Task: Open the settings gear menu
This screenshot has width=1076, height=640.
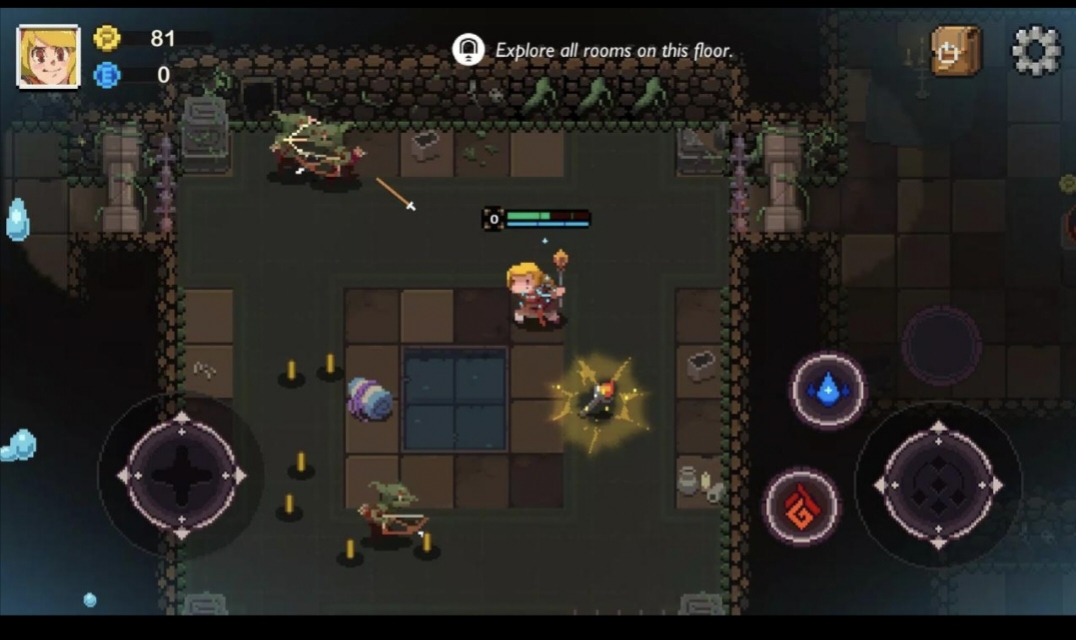Action: point(1036,50)
